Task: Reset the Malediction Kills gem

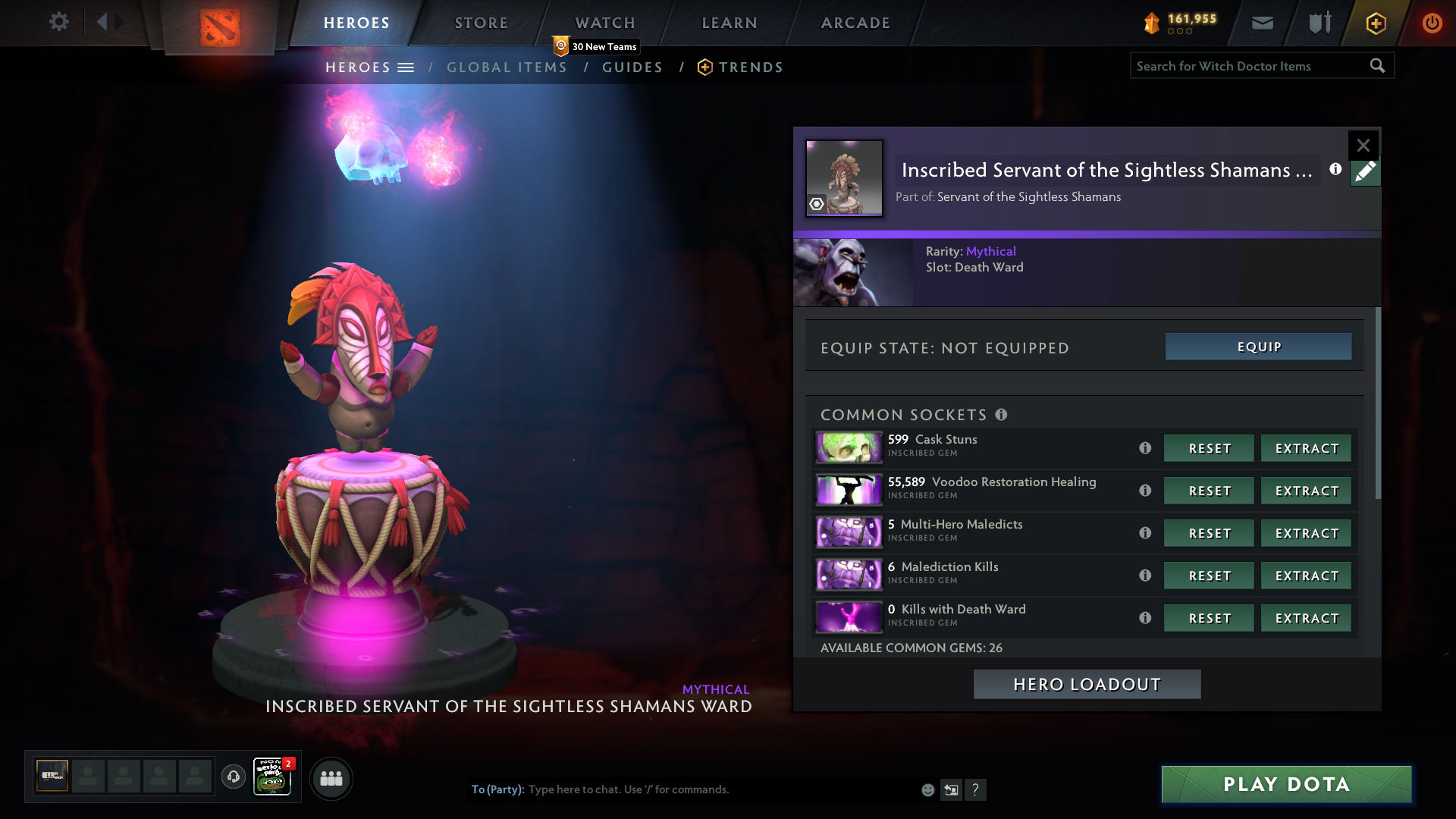Action: point(1209,576)
